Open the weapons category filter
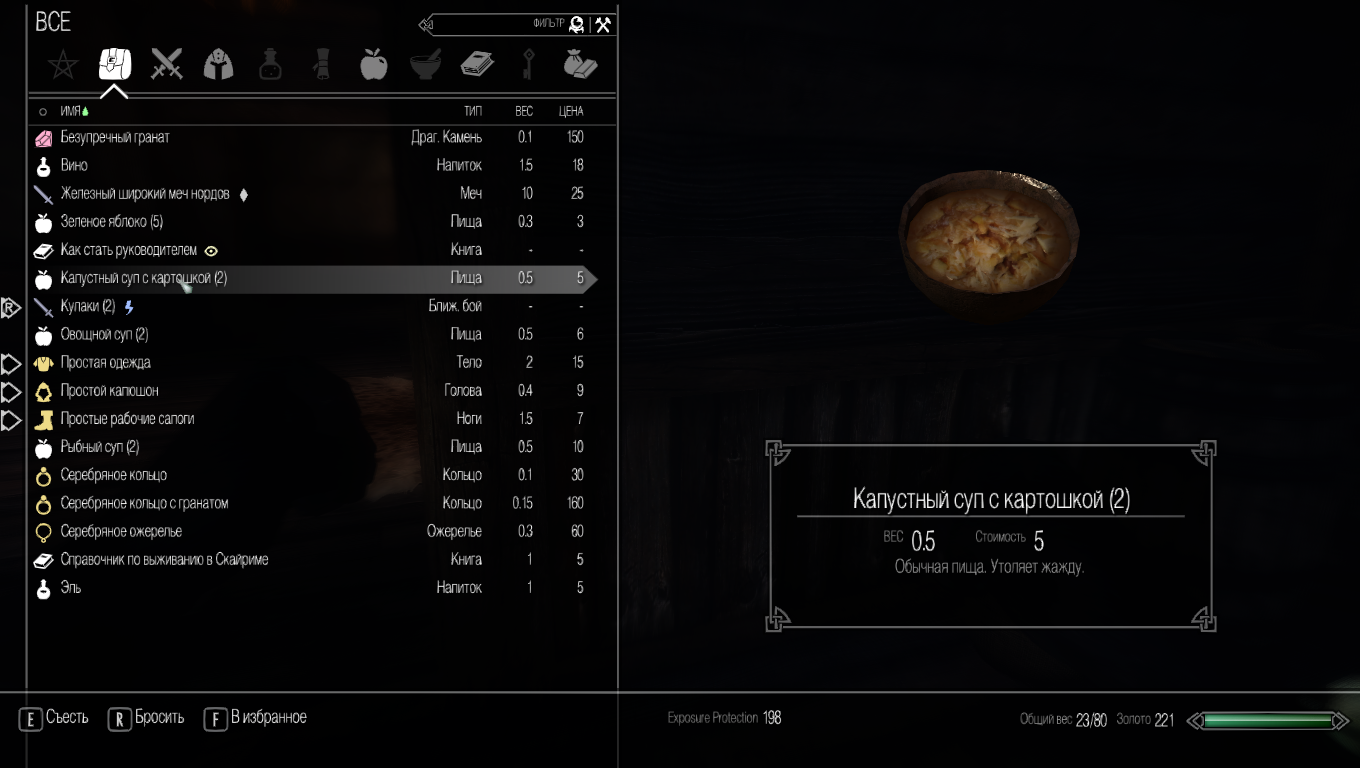The height and width of the screenshot is (768, 1360). click(x=166, y=62)
